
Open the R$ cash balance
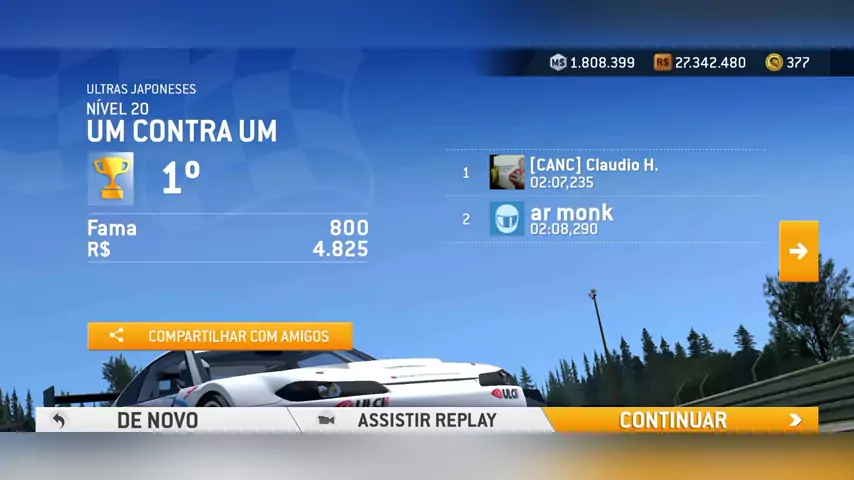click(700, 62)
